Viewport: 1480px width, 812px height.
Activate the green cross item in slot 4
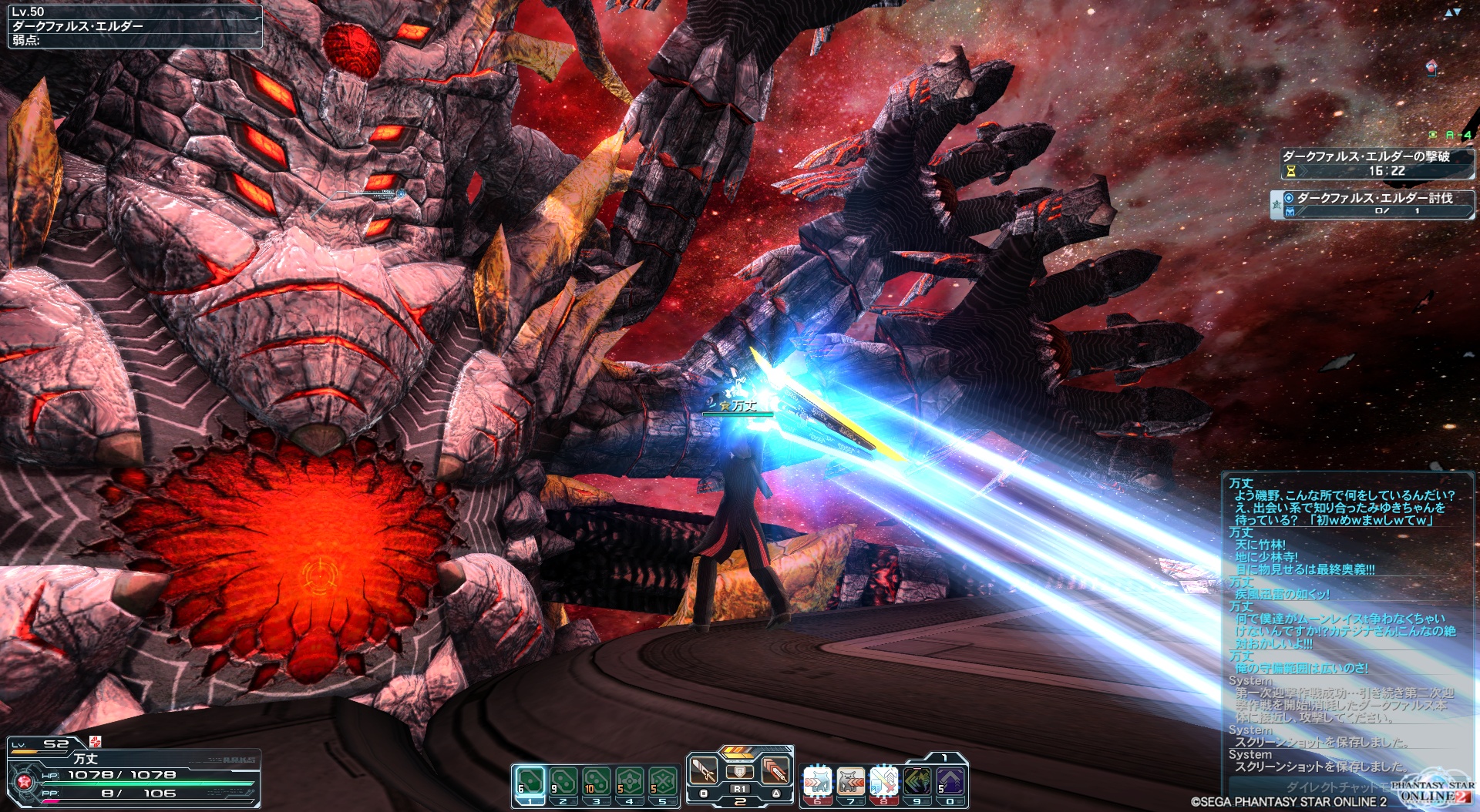(x=629, y=781)
